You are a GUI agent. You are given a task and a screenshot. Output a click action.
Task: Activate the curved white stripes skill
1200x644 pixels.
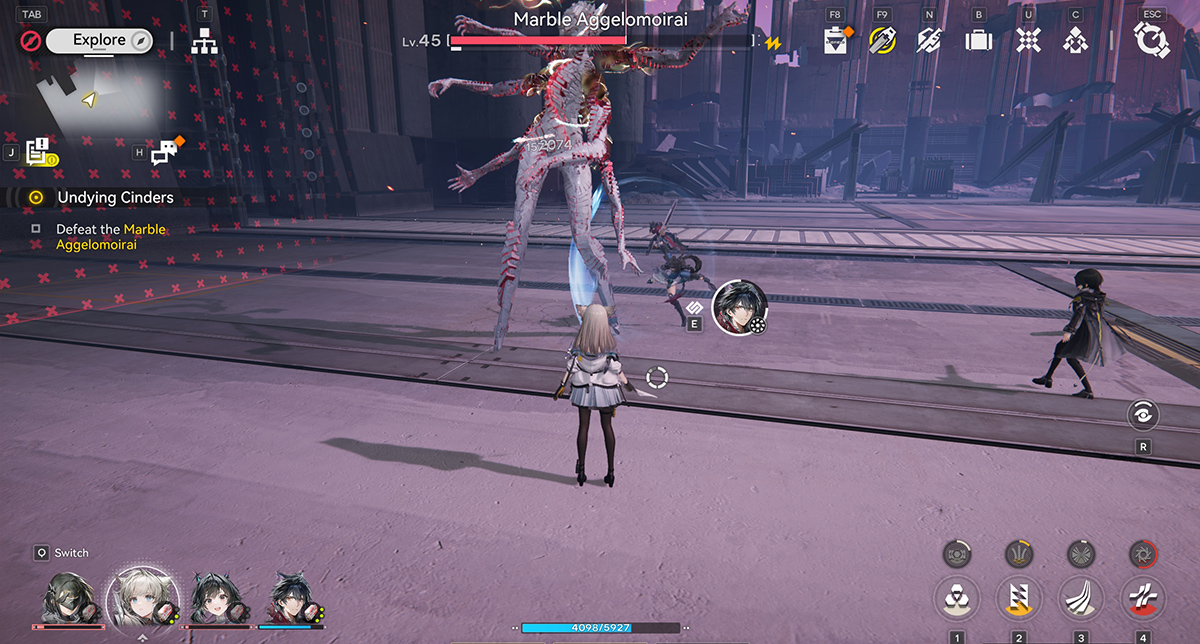coord(1081,598)
